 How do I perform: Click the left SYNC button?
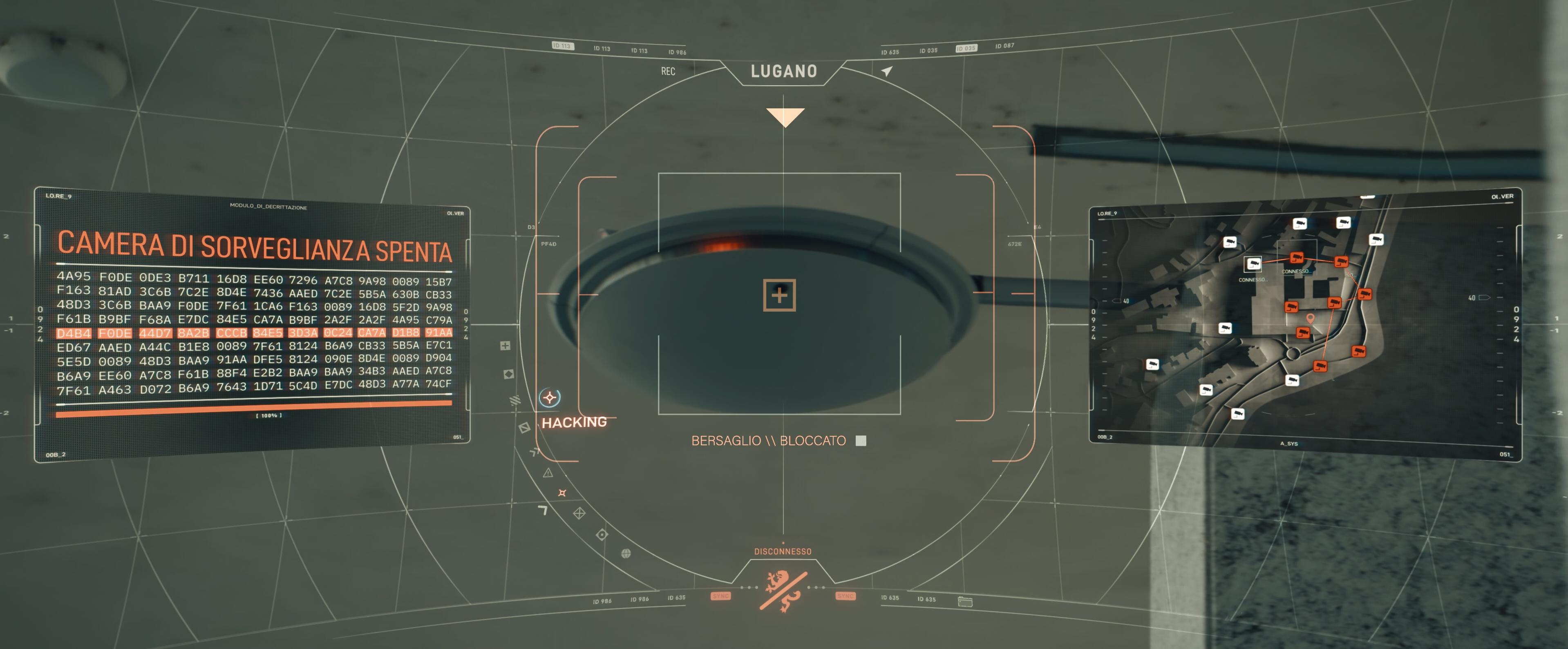[x=721, y=596]
